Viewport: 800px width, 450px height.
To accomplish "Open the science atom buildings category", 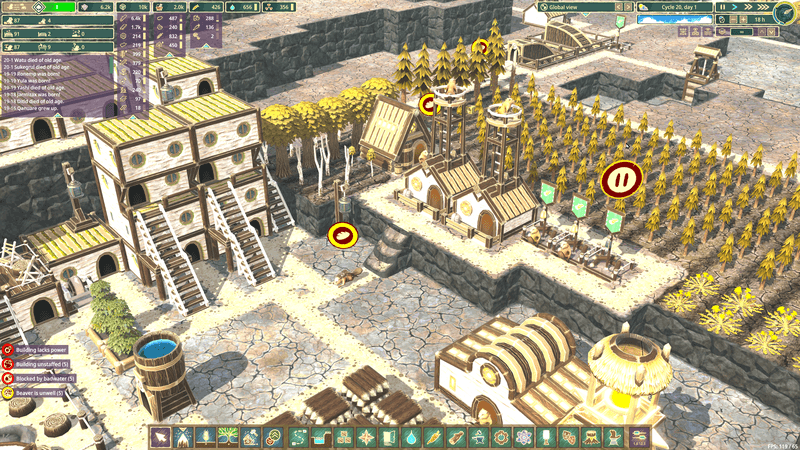I will (x=524, y=437).
